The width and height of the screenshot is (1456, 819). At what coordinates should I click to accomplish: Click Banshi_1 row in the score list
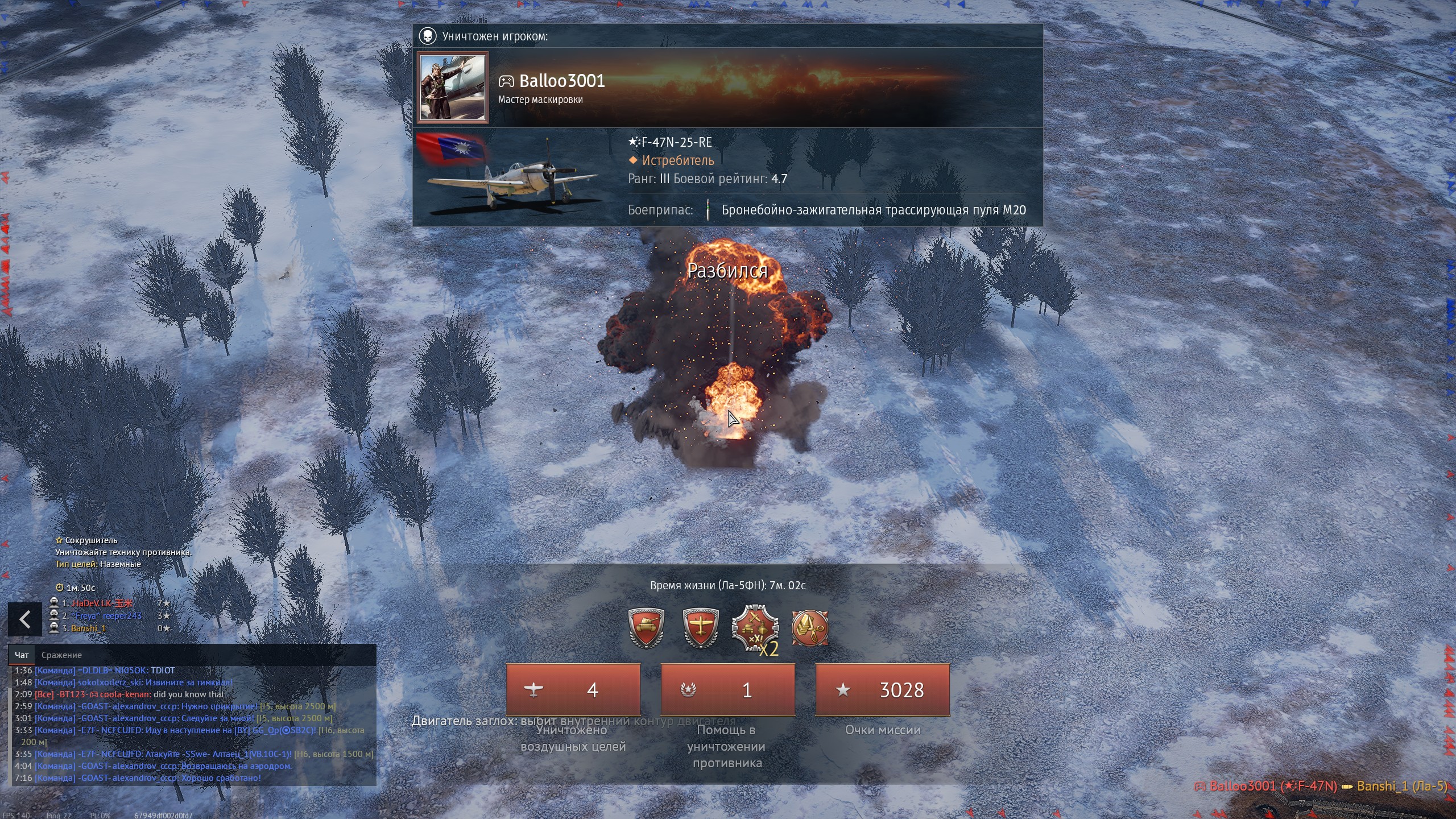click(89, 628)
